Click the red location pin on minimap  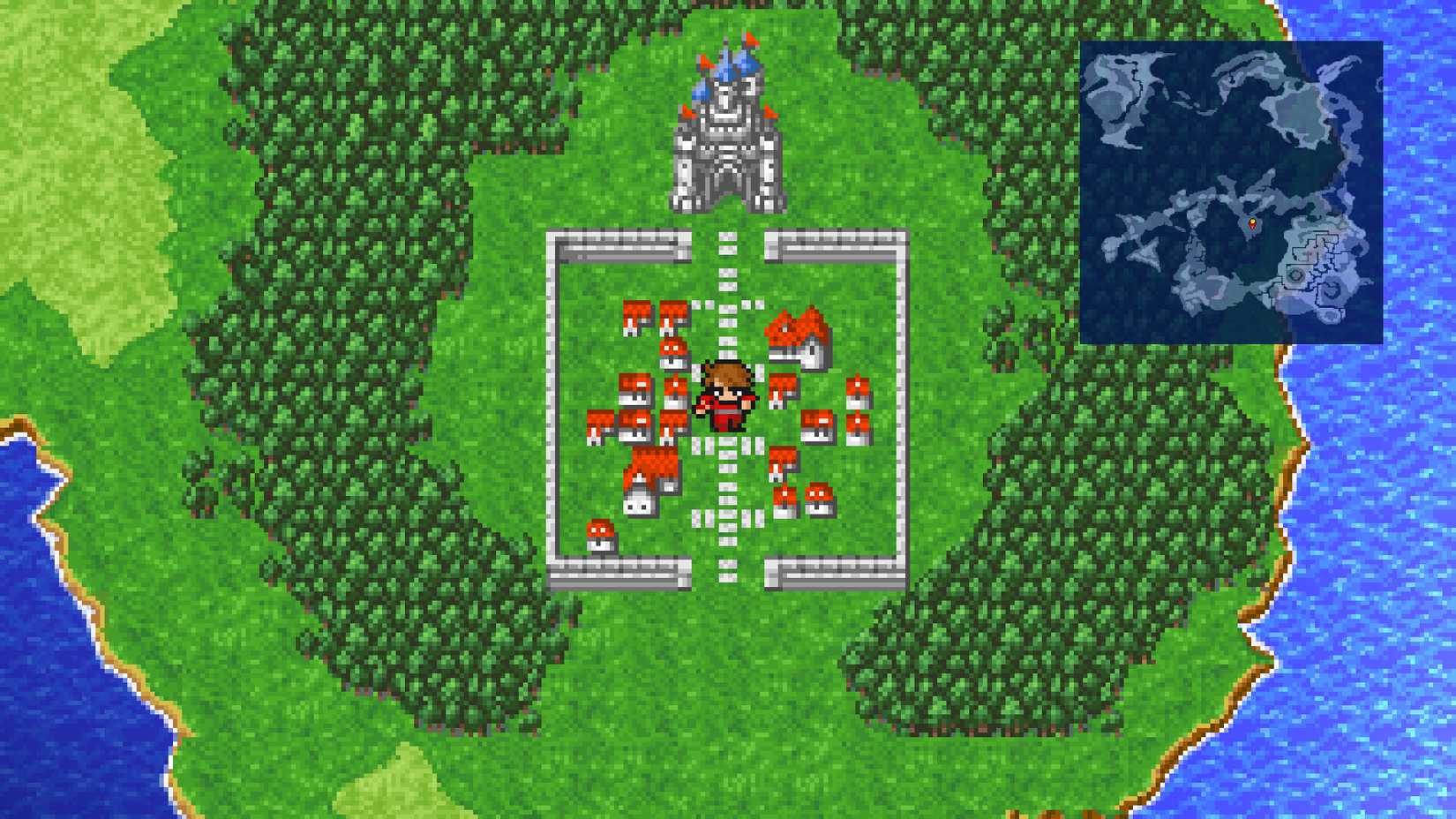pos(1253,224)
